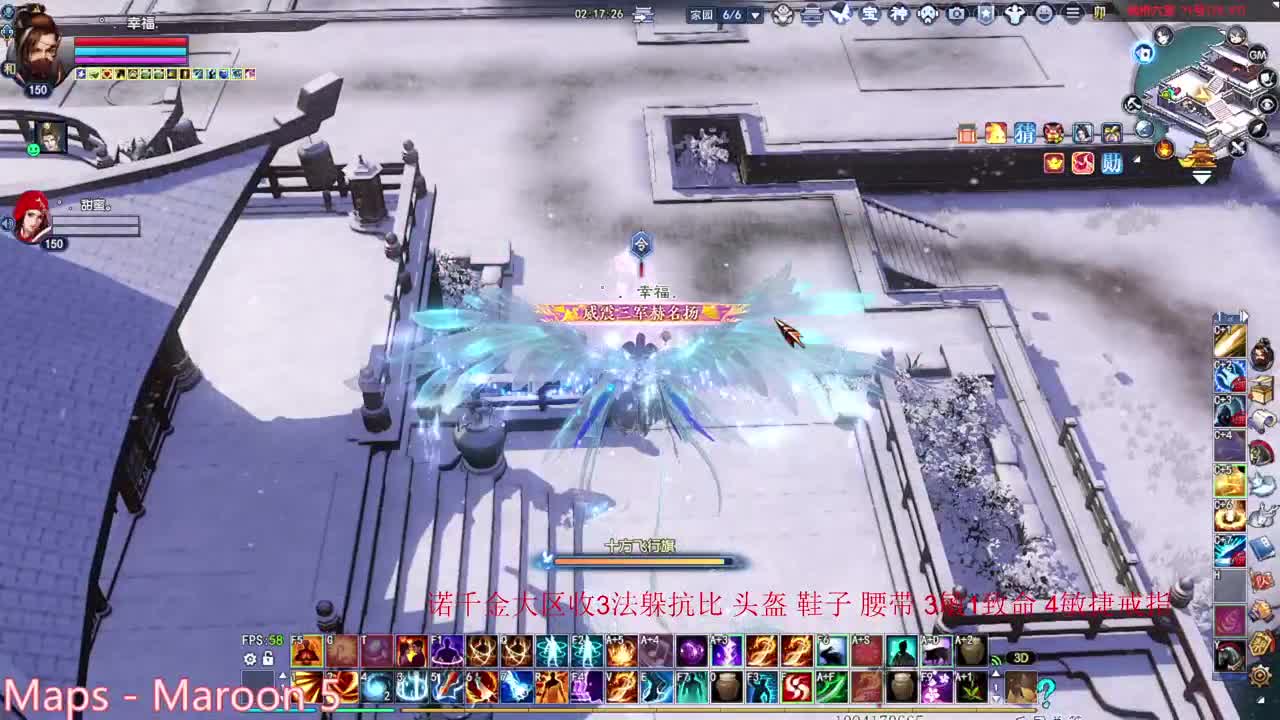Viewport: 1280px width, 720px height.
Task: Select 甜蜜's character portrait
Action: [32, 218]
